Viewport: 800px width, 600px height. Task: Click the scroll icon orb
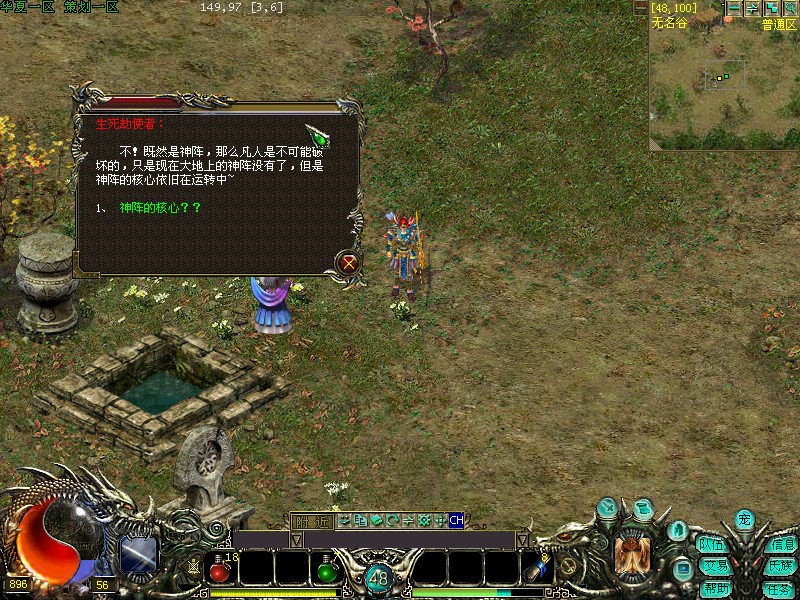pos(644,509)
